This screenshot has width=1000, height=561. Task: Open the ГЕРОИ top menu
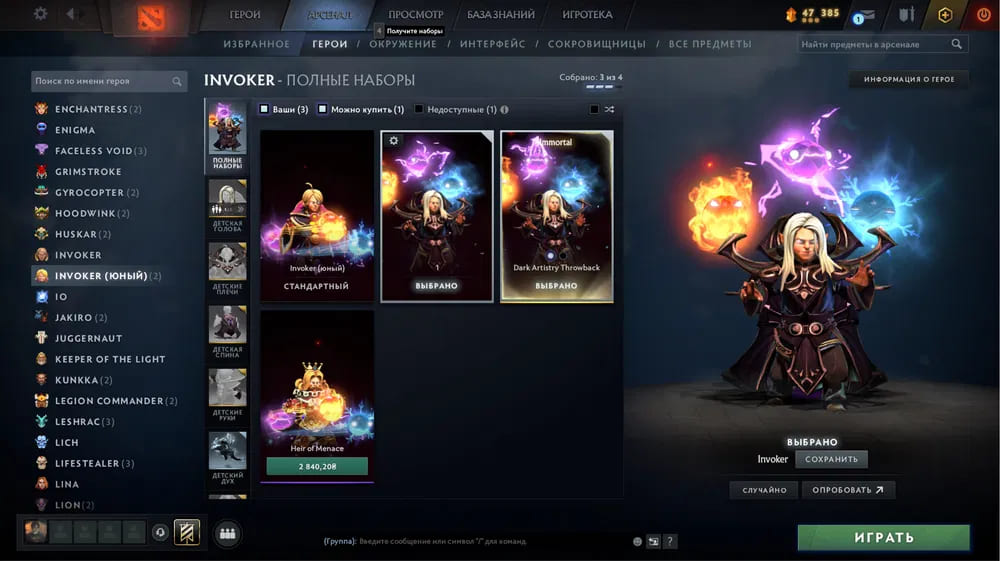245,15
